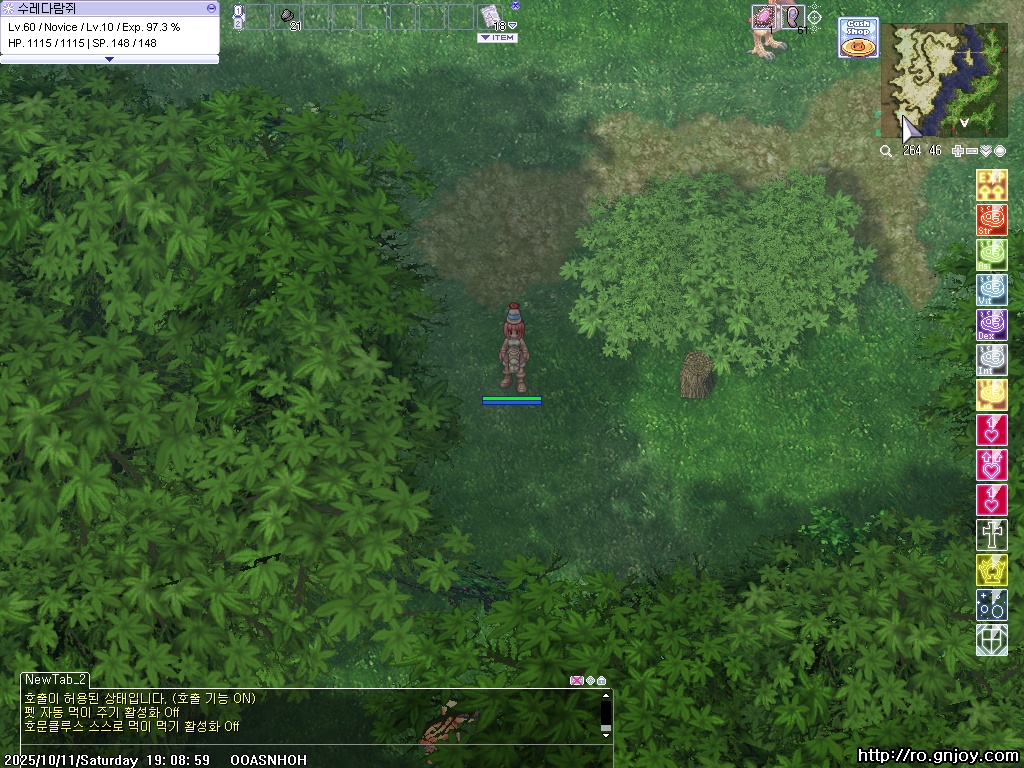Click the magnifying glass below the minimap
Image resolution: width=1024 pixels, height=768 pixels.
coord(886,151)
